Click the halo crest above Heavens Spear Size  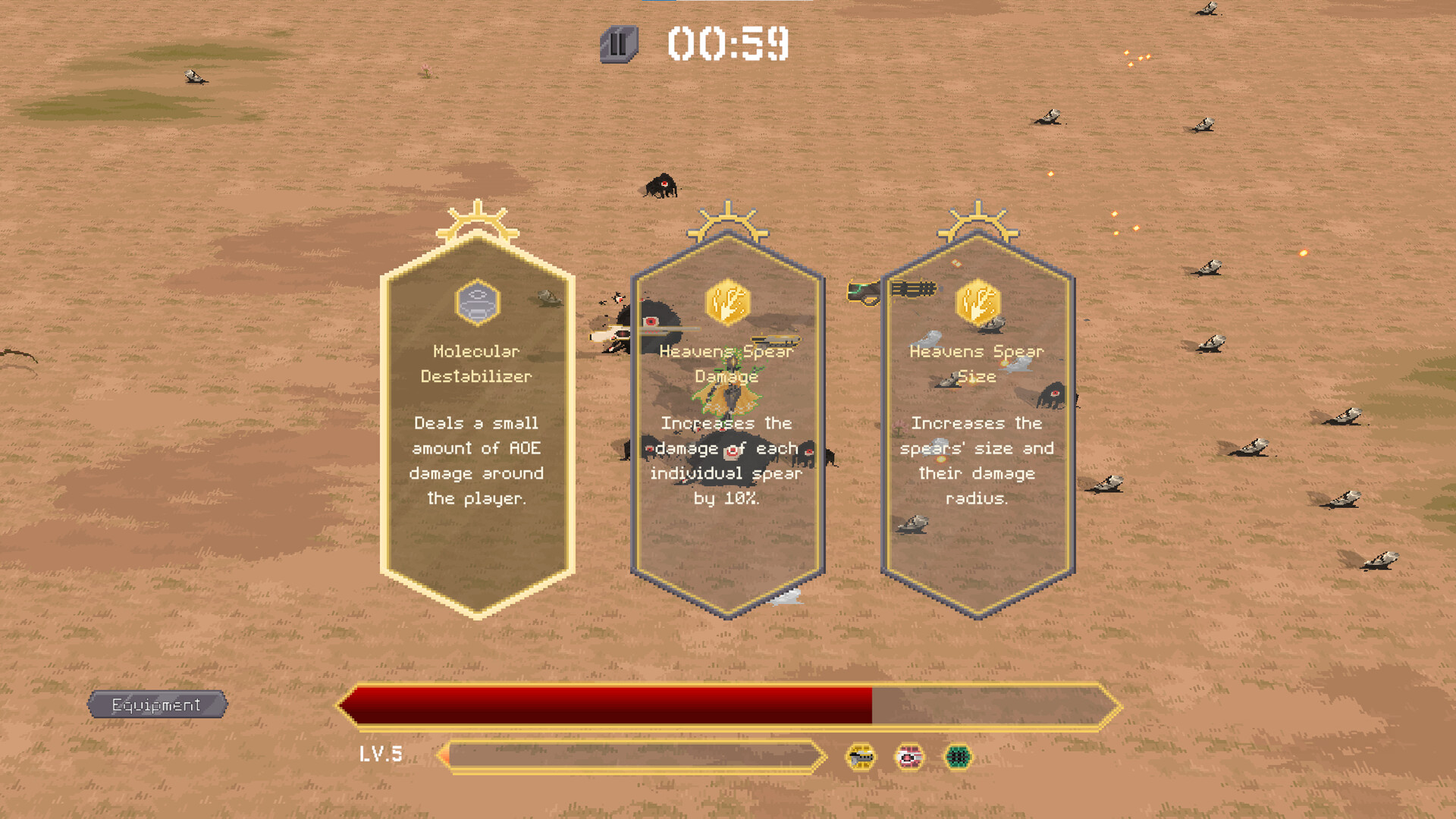tap(978, 220)
